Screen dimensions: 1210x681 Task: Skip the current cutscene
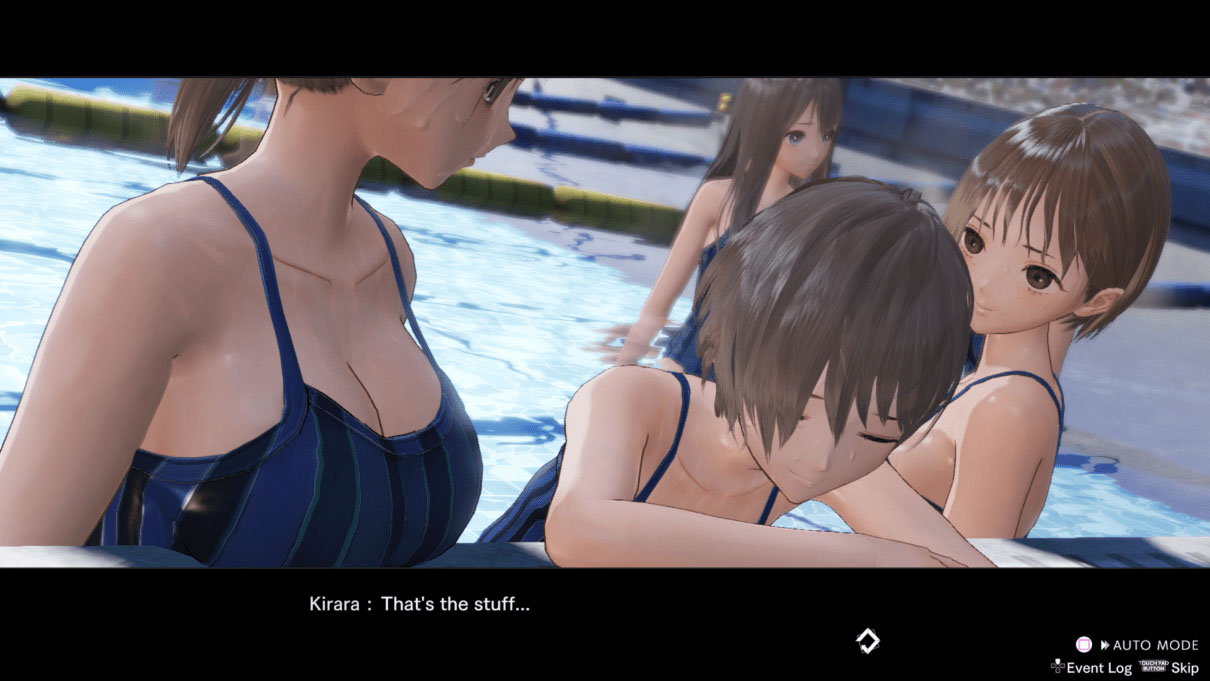[x=1184, y=667]
